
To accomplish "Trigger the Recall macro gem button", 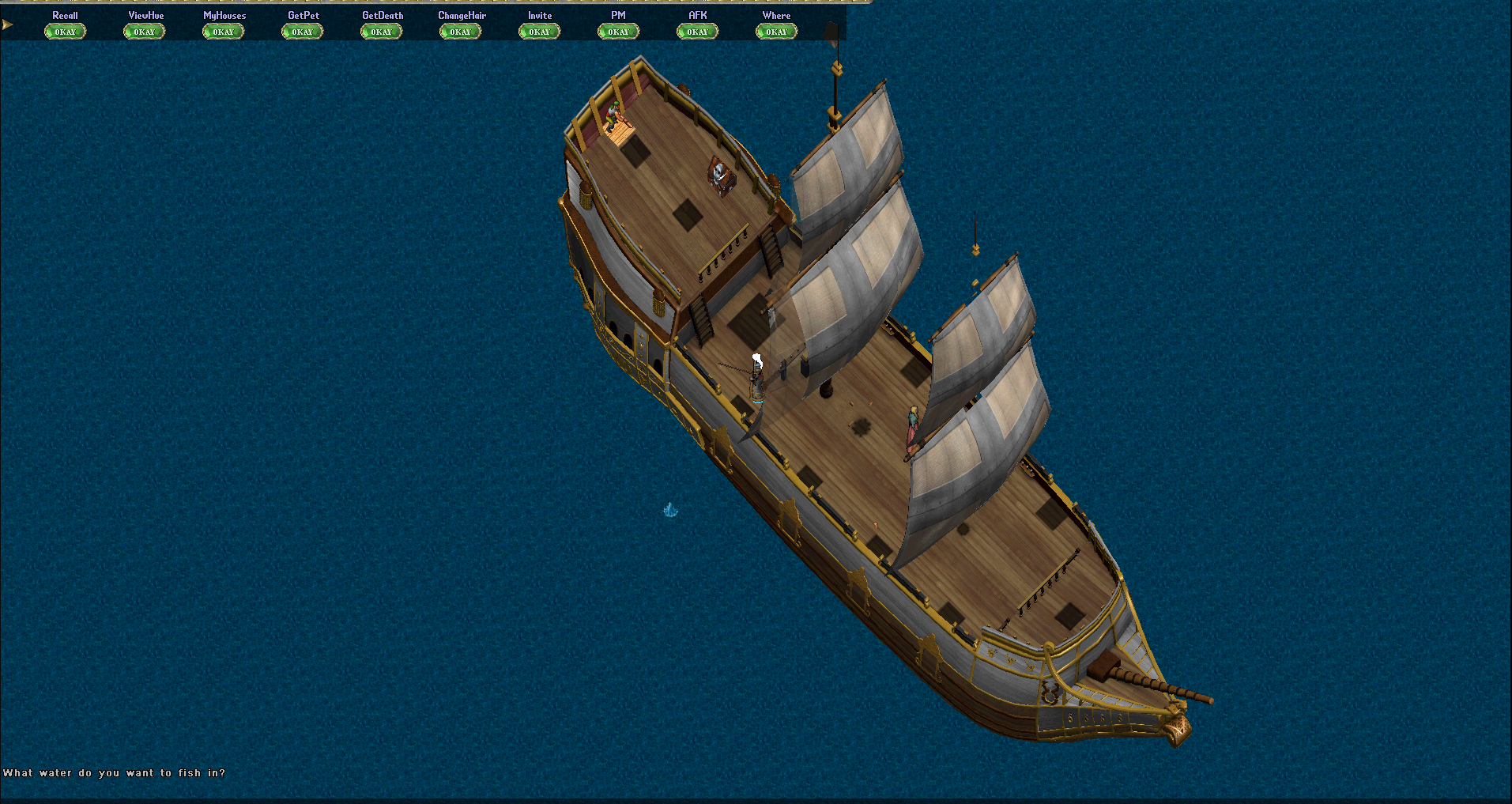I will click(x=65, y=31).
